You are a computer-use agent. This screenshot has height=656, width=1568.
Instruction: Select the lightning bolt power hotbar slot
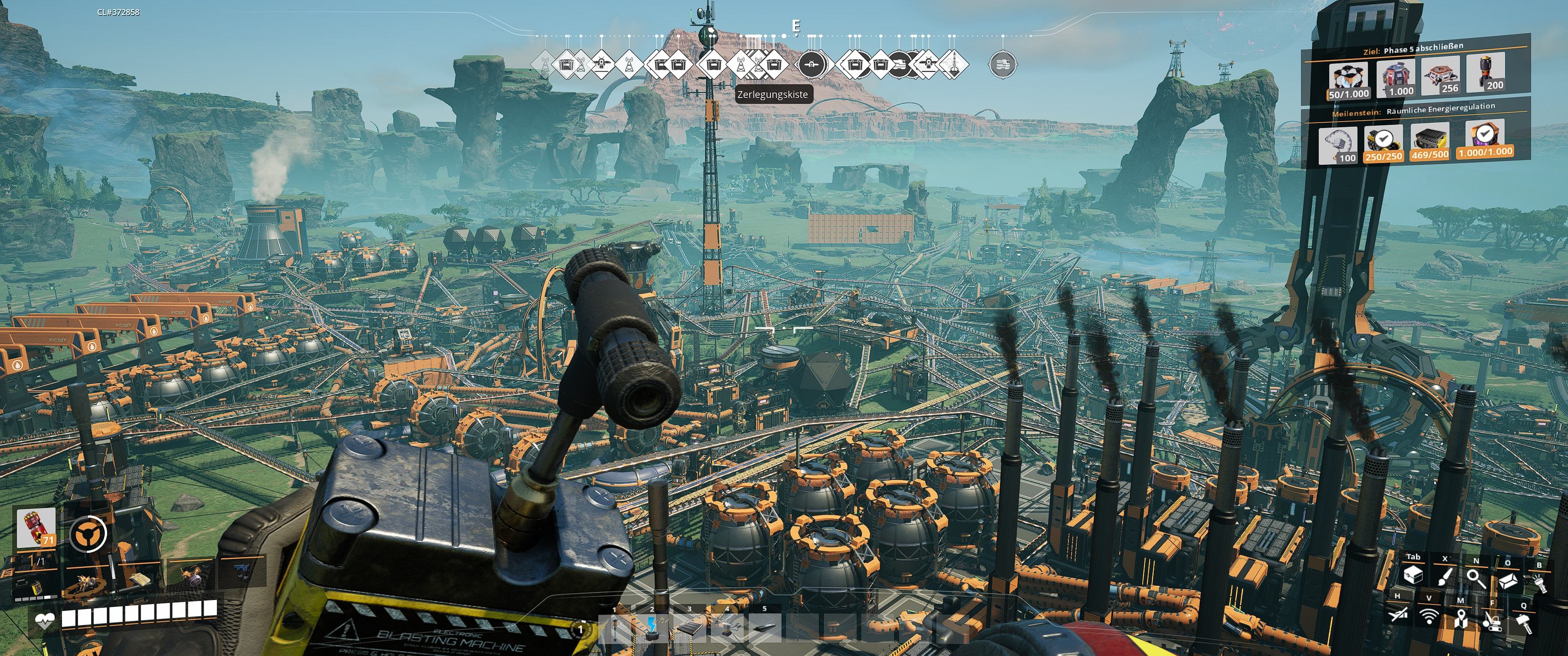coord(652,627)
